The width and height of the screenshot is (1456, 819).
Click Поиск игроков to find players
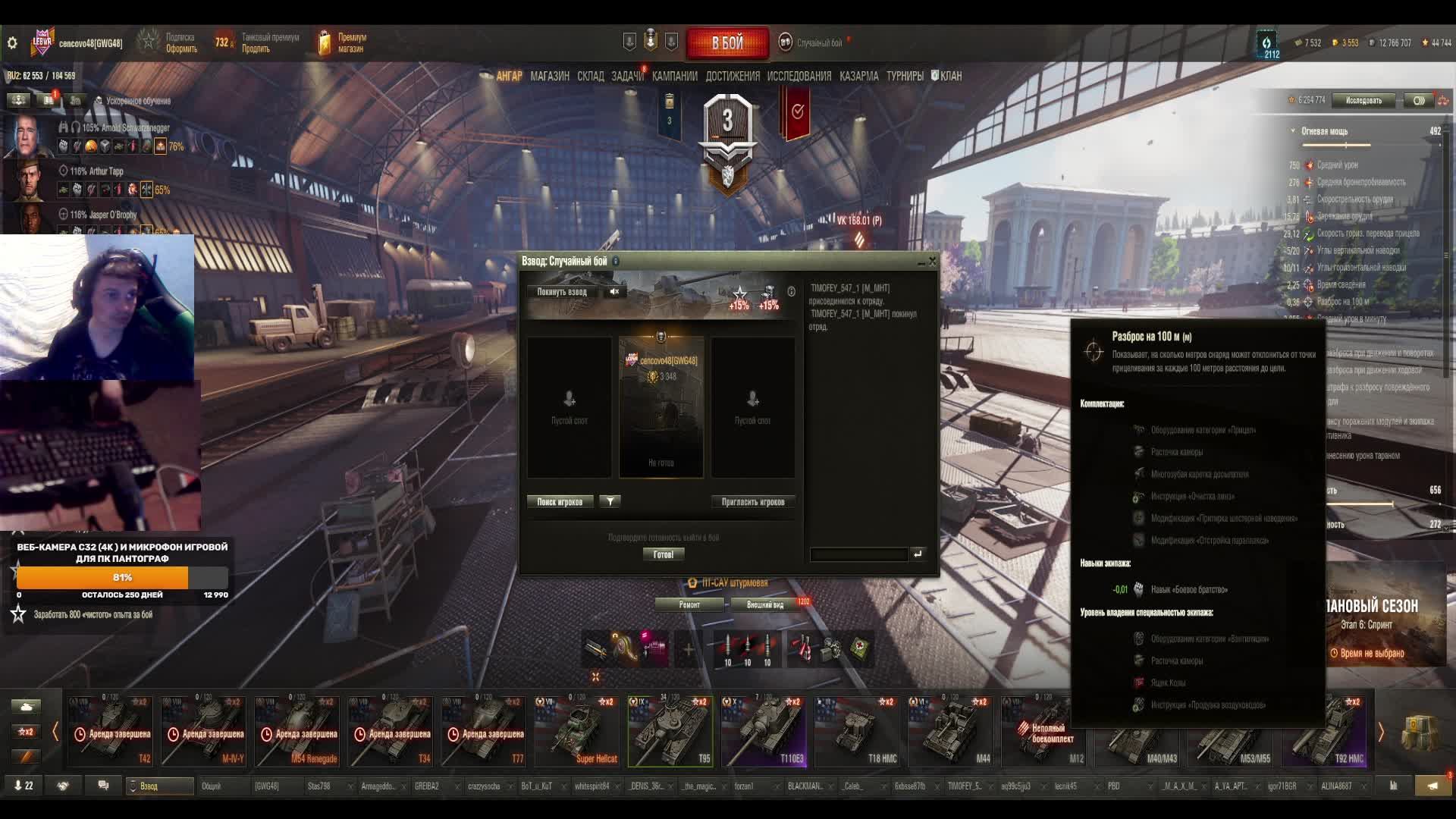click(560, 502)
